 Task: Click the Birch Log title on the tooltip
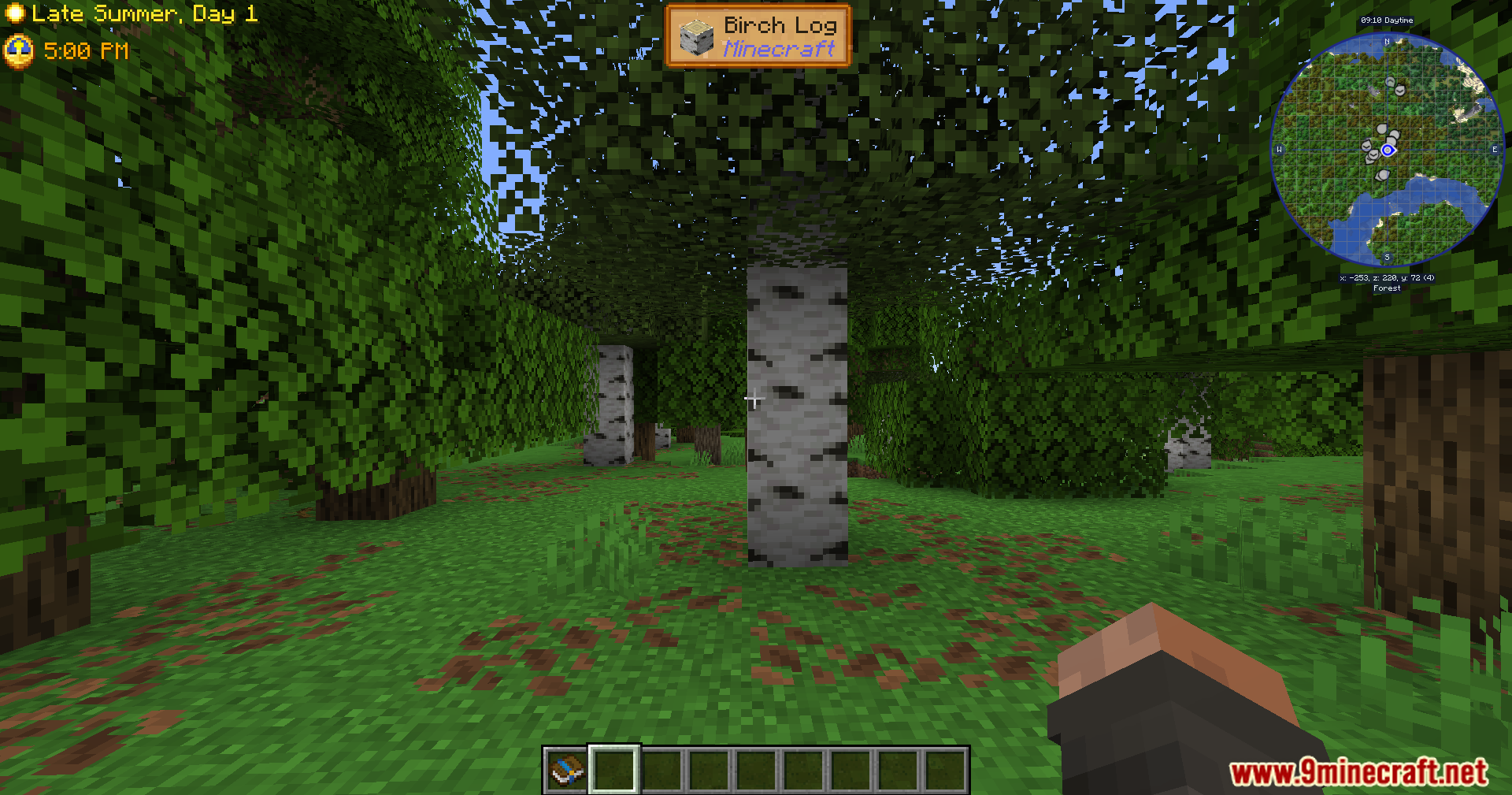click(x=780, y=25)
